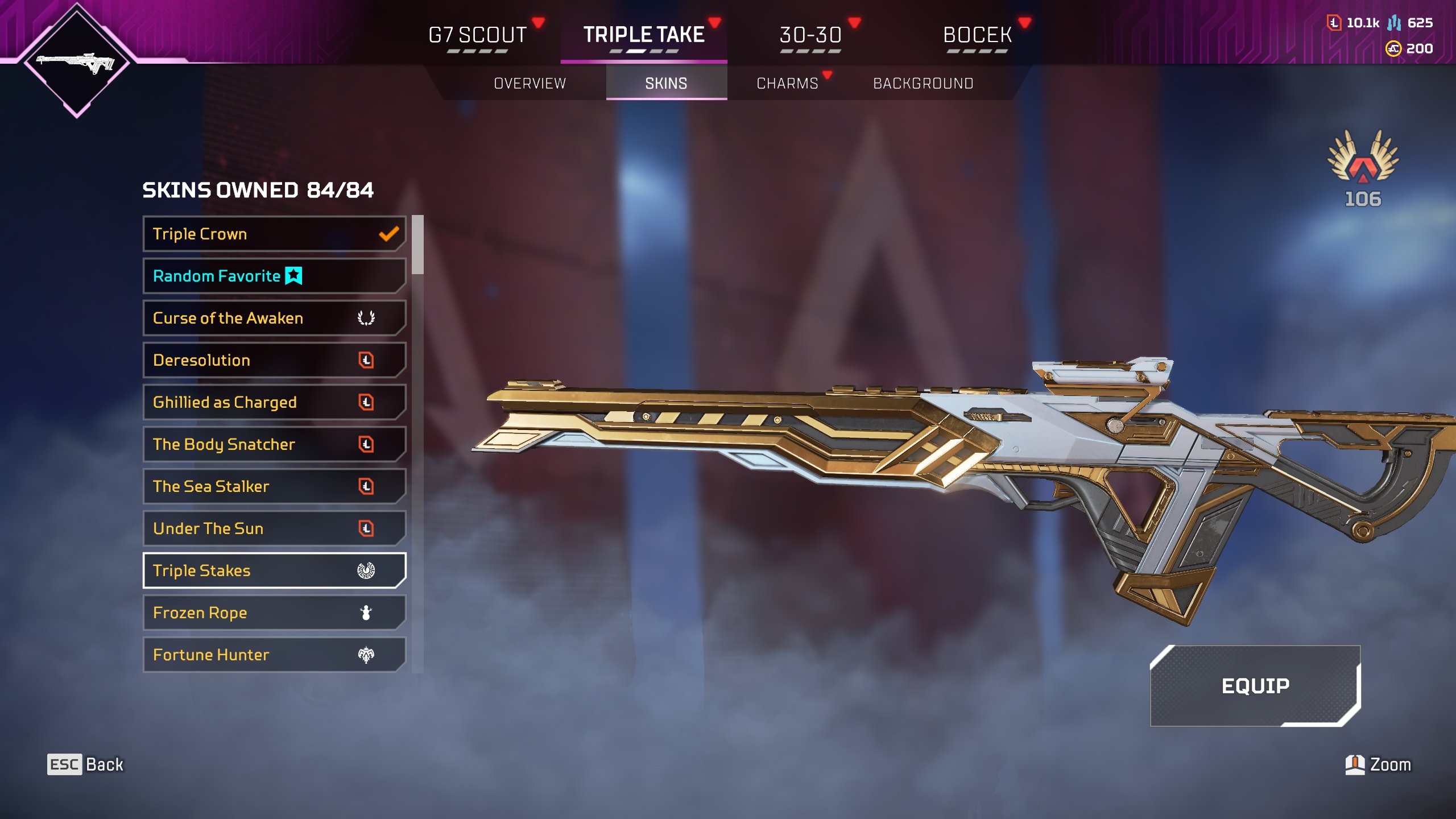1456x819 pixels.
Task: Switch to the G7 Scout weapon tab
Action: (478, 35)
